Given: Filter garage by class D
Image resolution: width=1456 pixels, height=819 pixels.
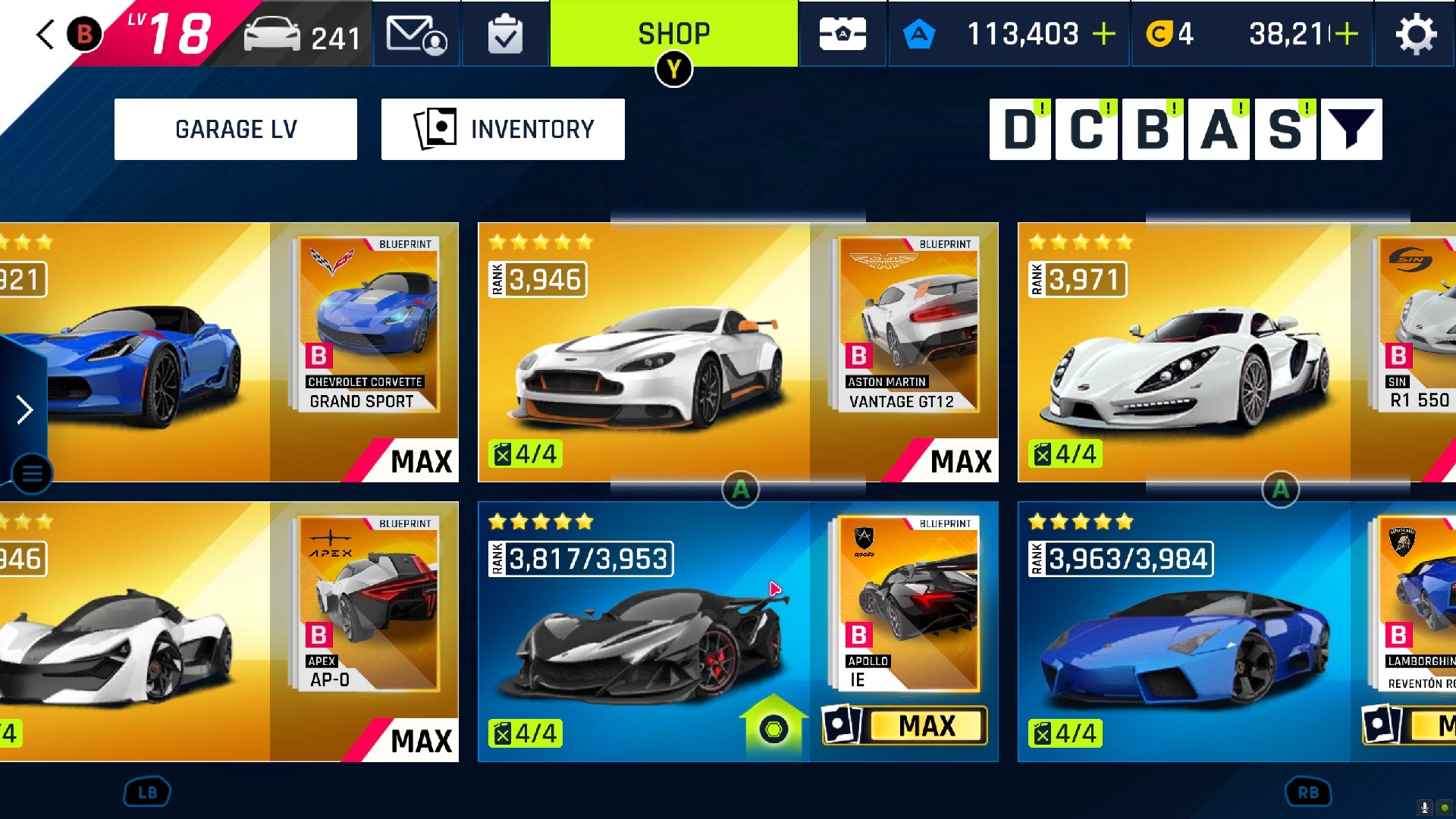Looking at the screenshot, I should (1020, 129).
